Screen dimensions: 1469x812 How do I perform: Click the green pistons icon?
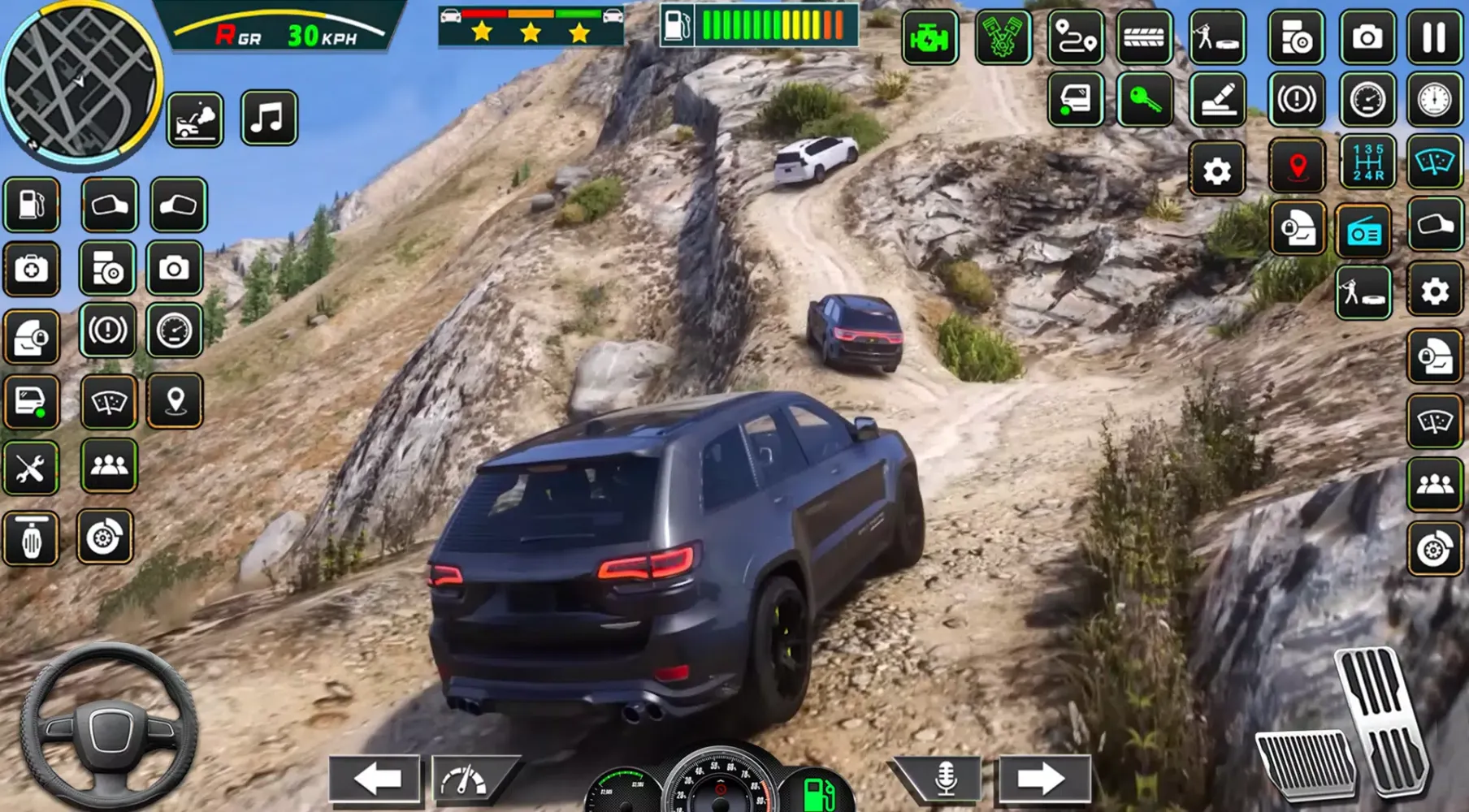click(x=1002, y=37)
